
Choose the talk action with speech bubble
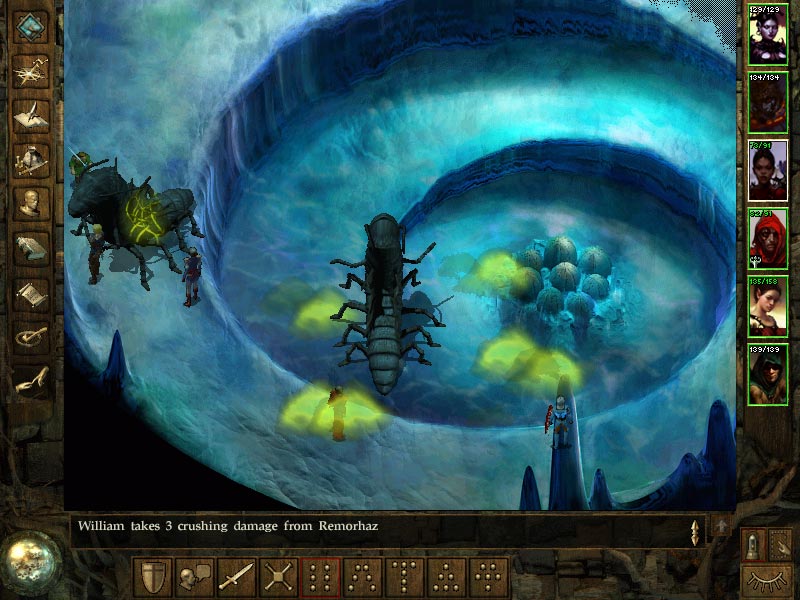point(194,577)
